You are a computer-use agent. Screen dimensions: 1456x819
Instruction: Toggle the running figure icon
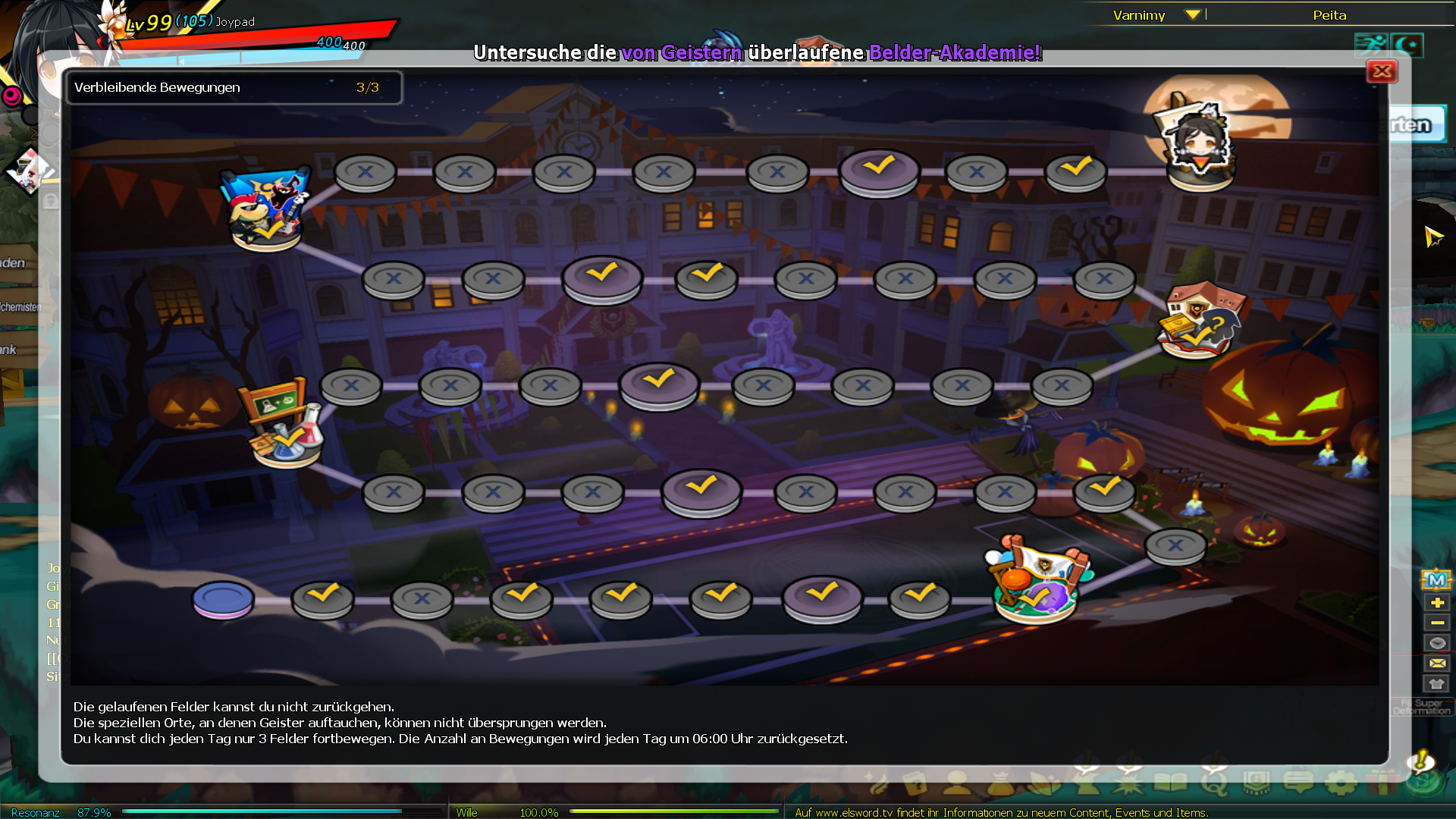coord(1371,45)
